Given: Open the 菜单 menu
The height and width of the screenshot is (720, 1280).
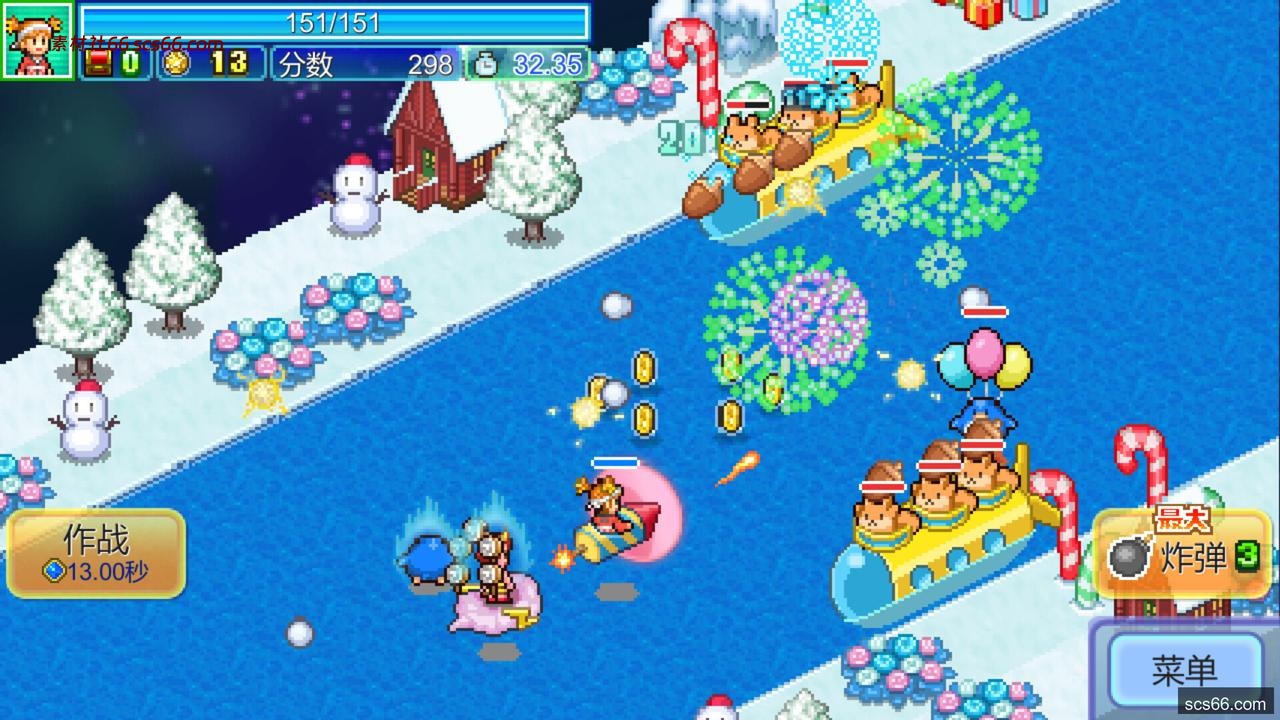Looking at the screenshot, I should coord(1184,670).
